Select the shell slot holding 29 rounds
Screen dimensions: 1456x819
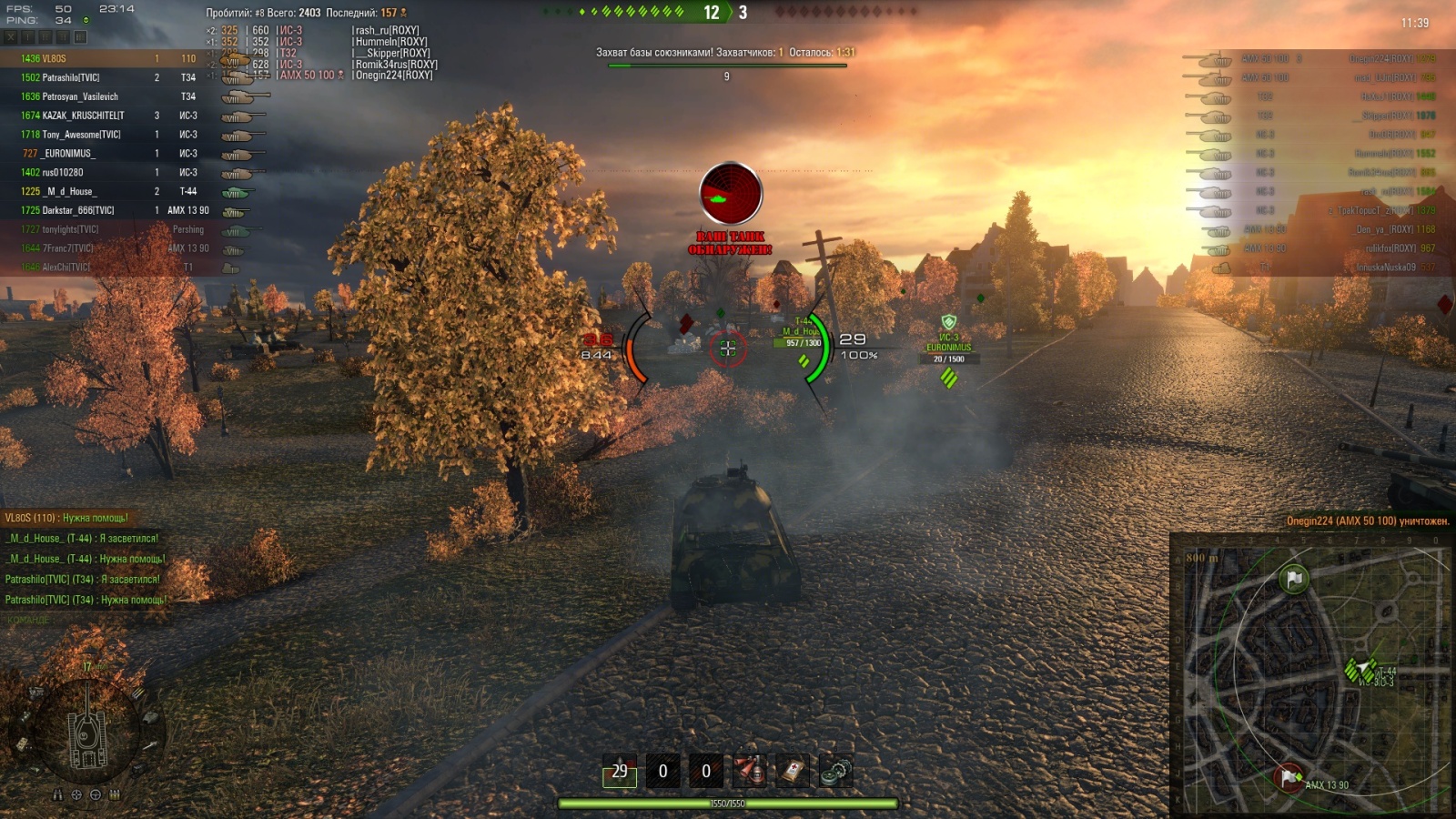pyautogui.click(x=619, y=772)
